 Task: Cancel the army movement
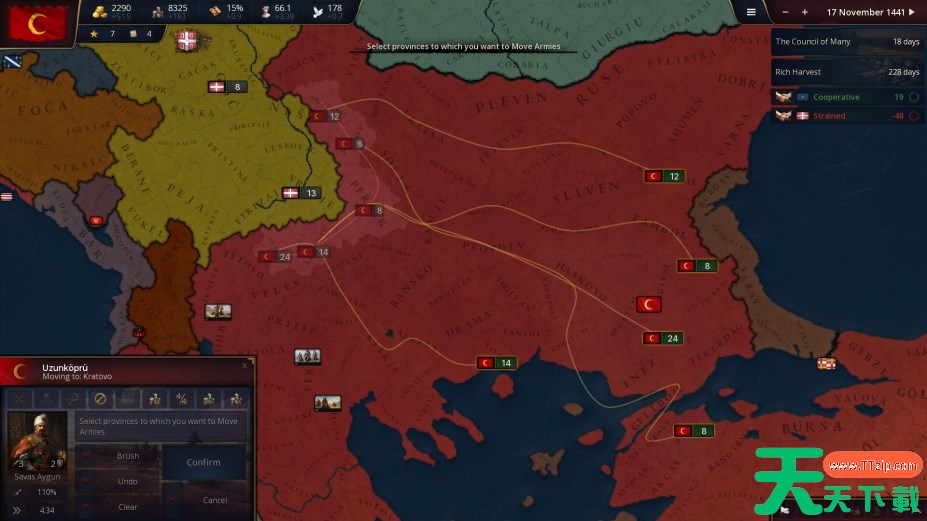pyautogui.click(x=214, y=499)
